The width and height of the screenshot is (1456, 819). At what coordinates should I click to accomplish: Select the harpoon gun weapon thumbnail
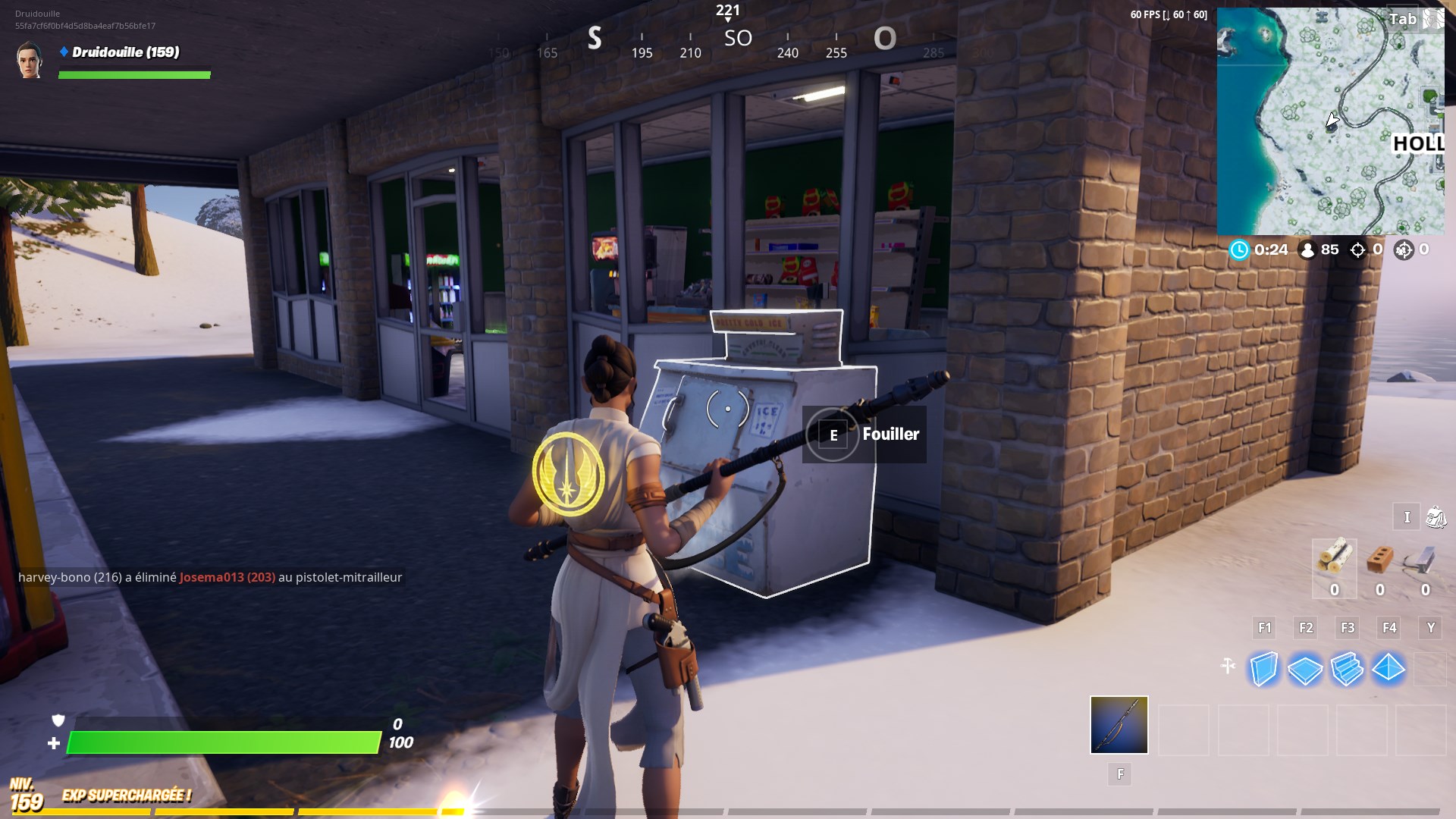coord(1119,724)
